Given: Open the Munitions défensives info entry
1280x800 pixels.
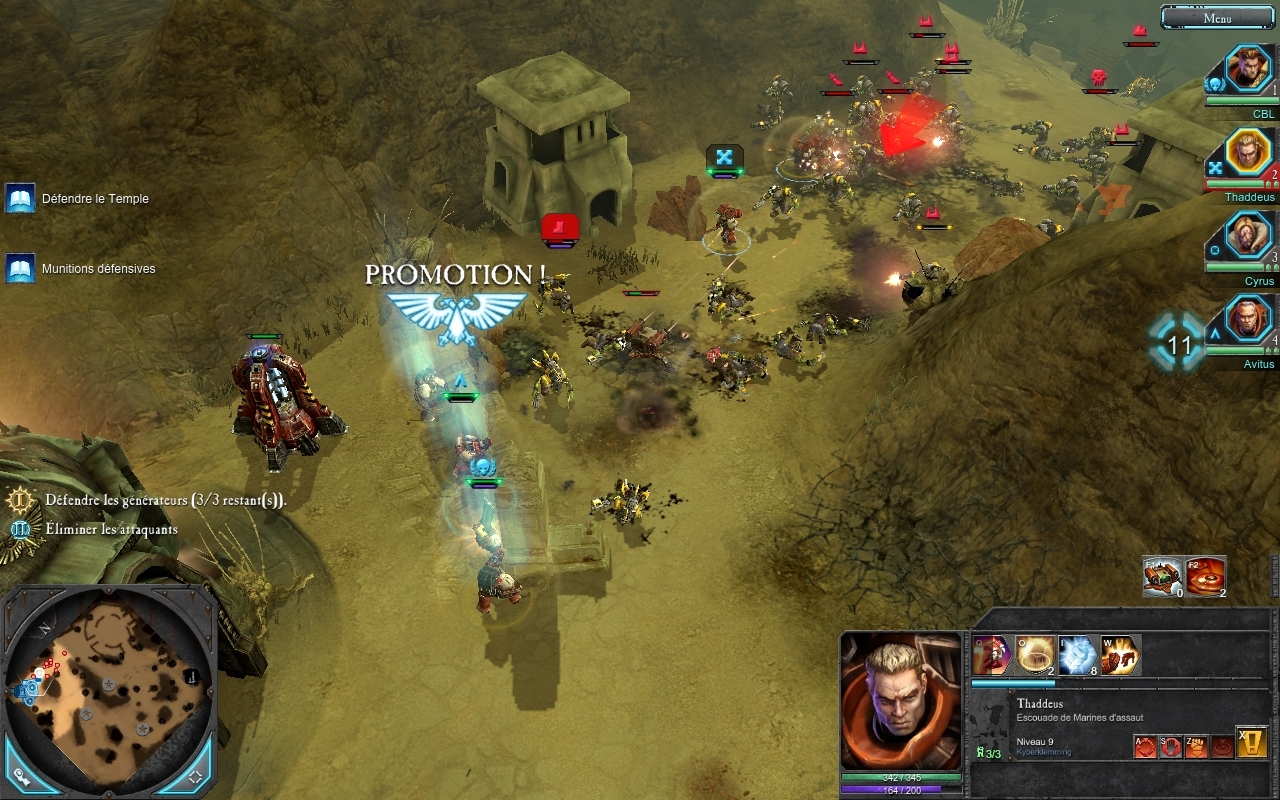Looking at the screenshot, I should click(x=20, y=268).
